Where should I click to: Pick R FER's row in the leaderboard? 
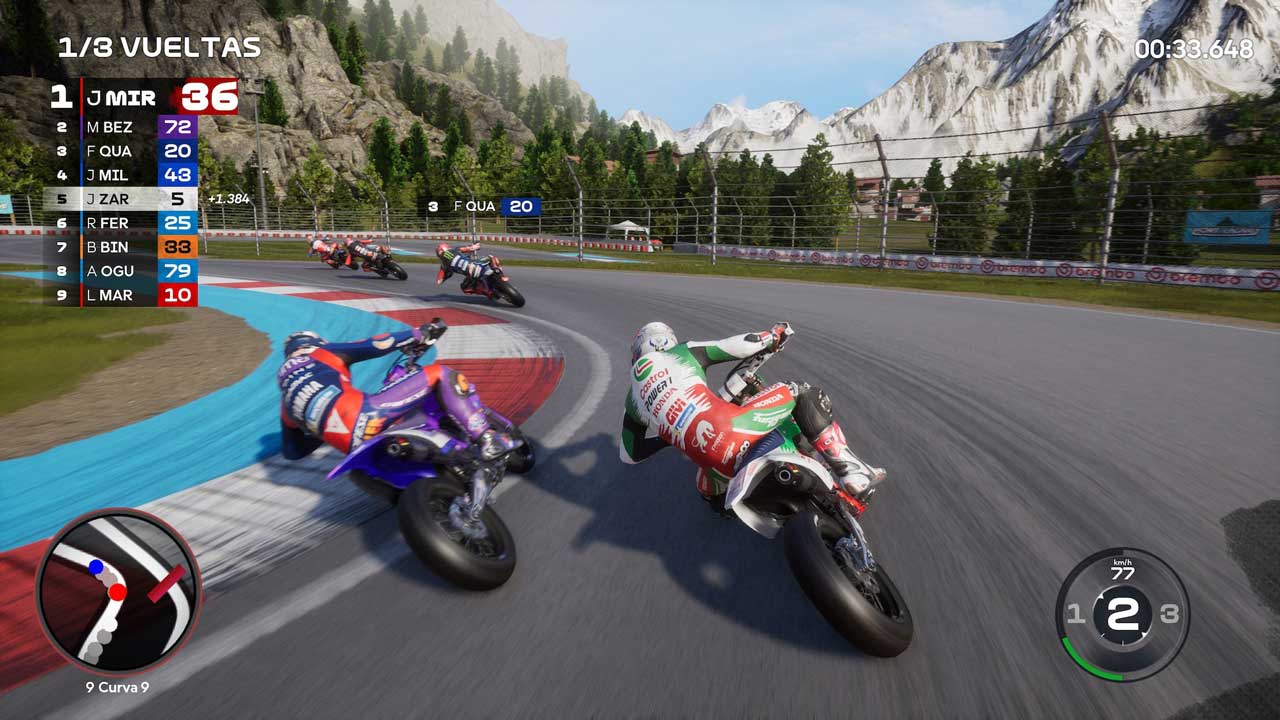point(125,223)
